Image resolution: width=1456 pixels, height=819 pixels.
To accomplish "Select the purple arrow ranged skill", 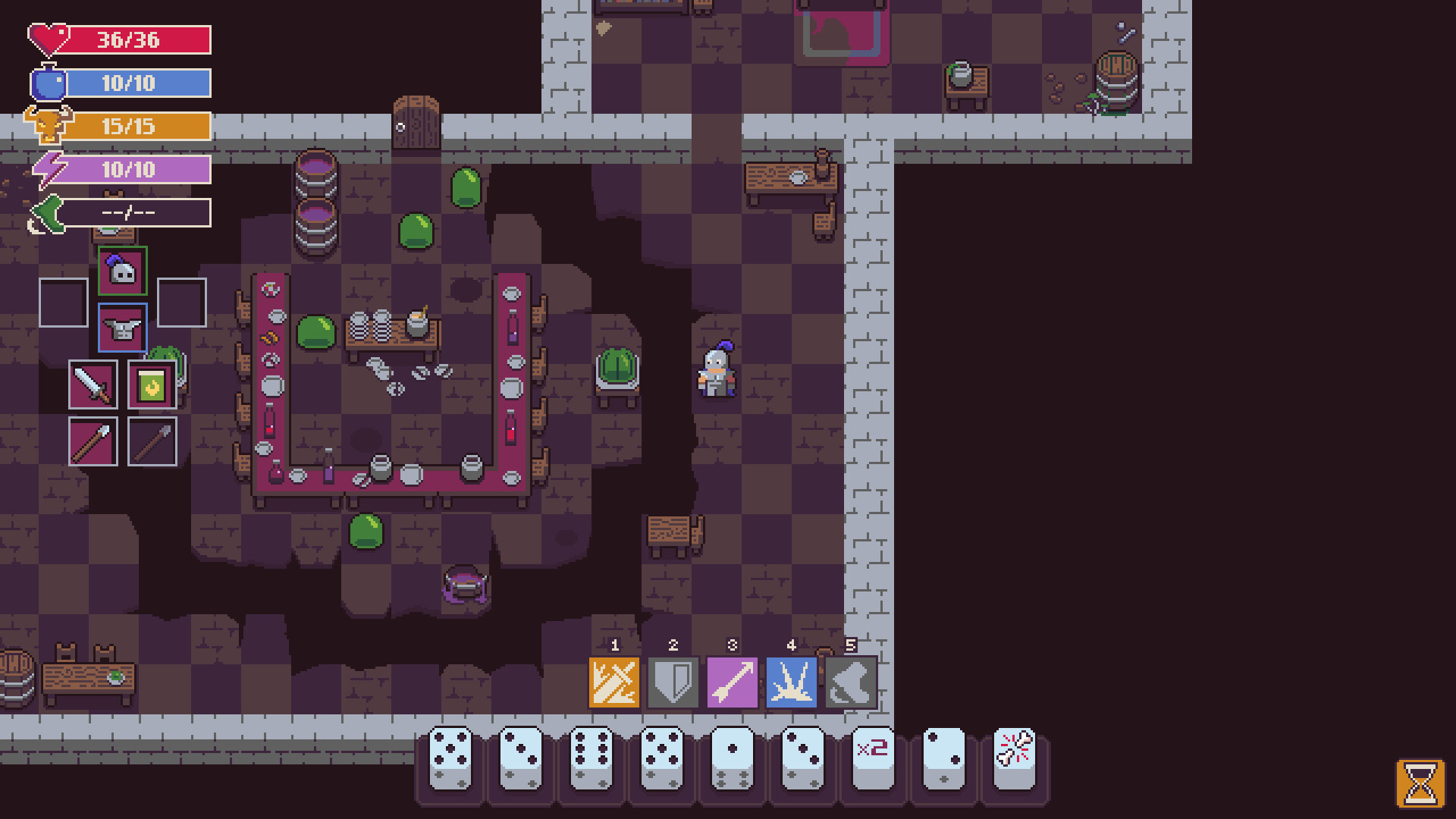I will coord(732,682).
